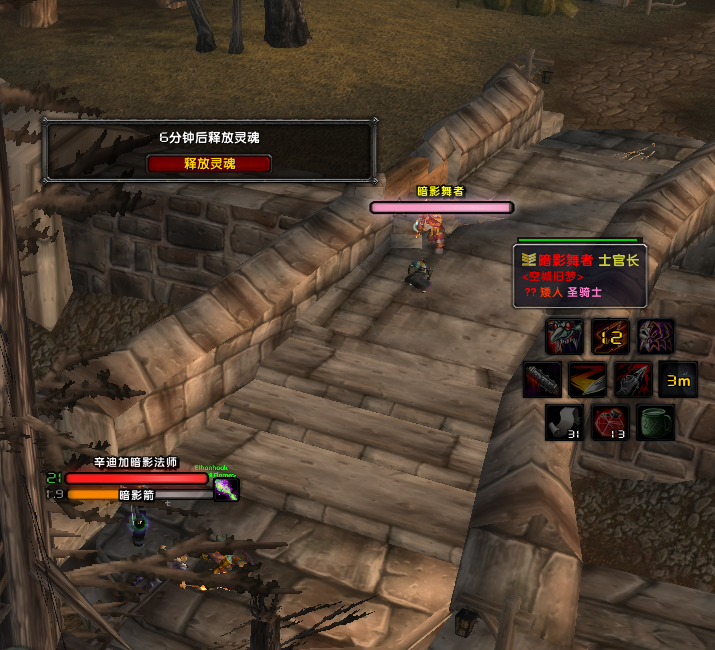Click the purple shadow bolt spell icon
715x650 pixels.
tap(226, 489)
